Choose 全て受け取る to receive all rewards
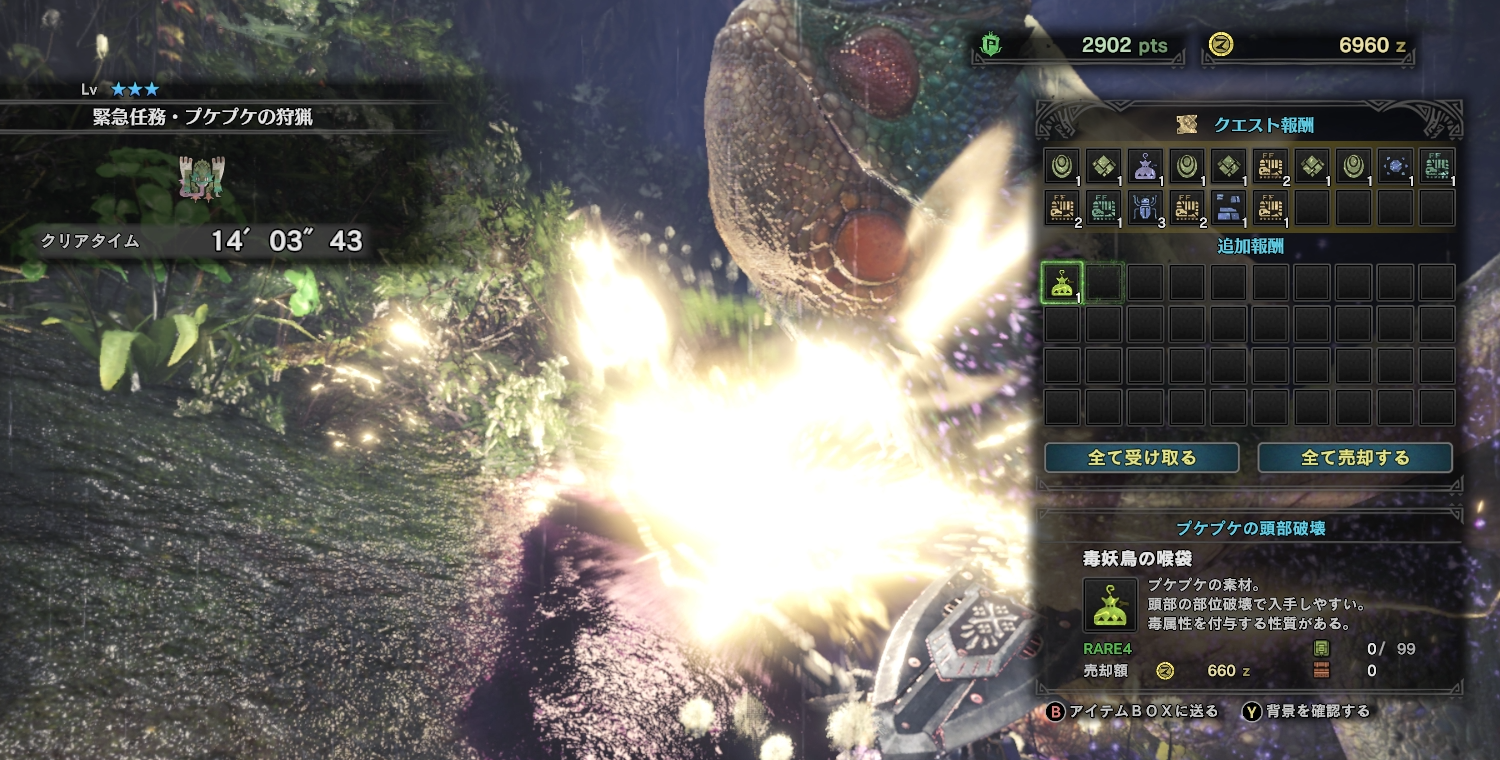Viewport: 1500px width, 760px height. [1141, 458]
